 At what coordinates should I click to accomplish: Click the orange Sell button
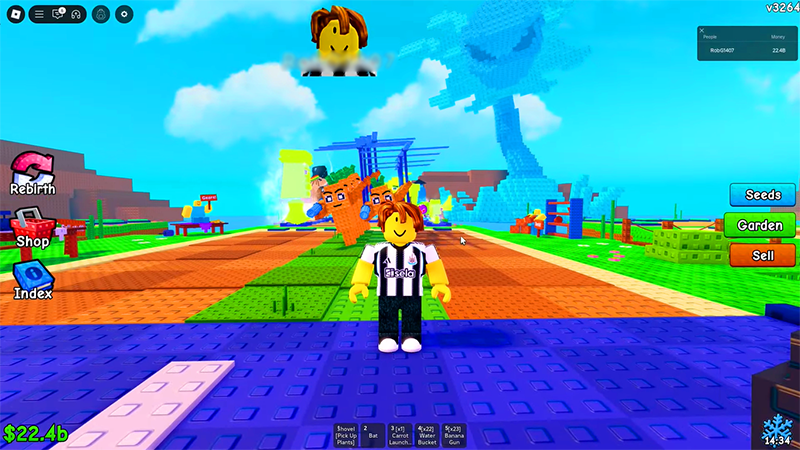coord(761,255)
